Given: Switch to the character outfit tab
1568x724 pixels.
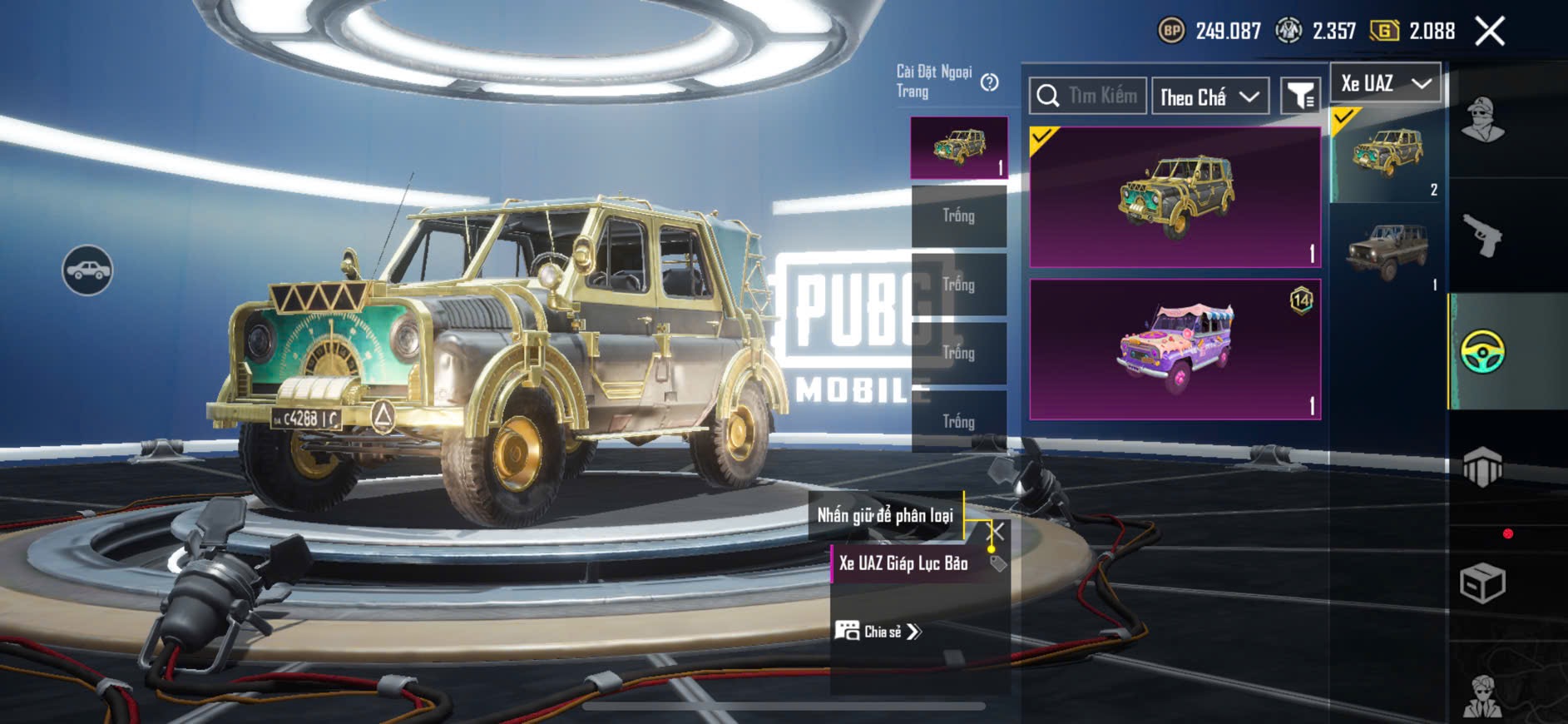Looking at the screenshot, I should [x=1482, y=121].
